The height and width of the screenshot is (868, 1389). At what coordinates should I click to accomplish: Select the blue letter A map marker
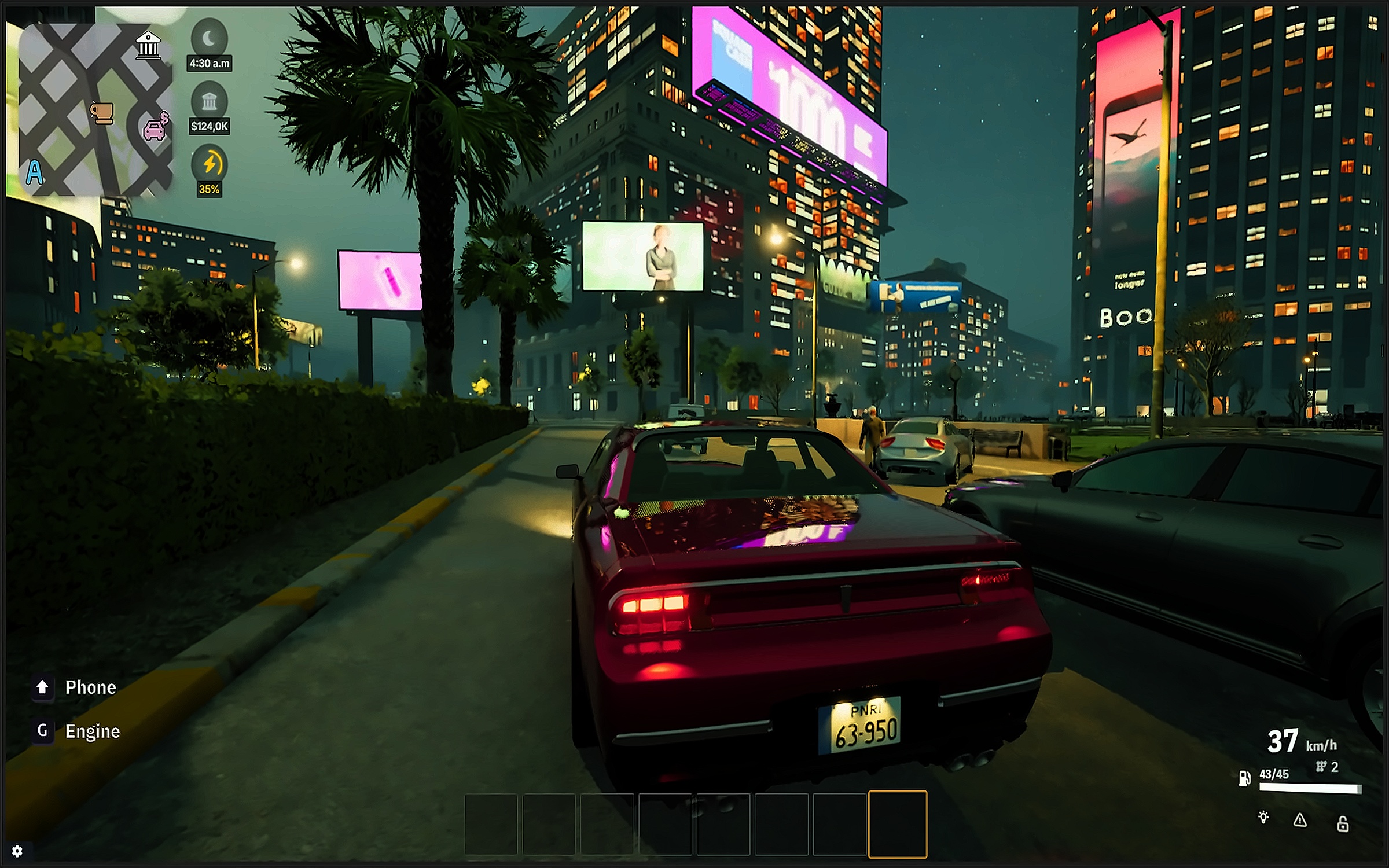35,172
